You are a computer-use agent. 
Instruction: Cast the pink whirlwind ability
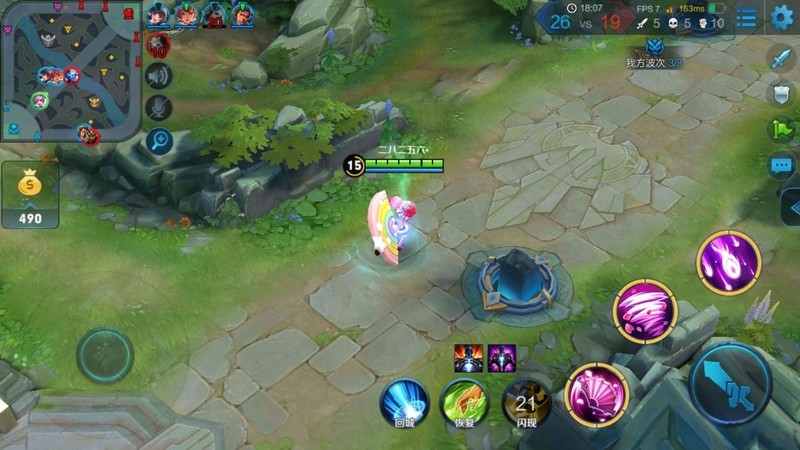(645, 310)
